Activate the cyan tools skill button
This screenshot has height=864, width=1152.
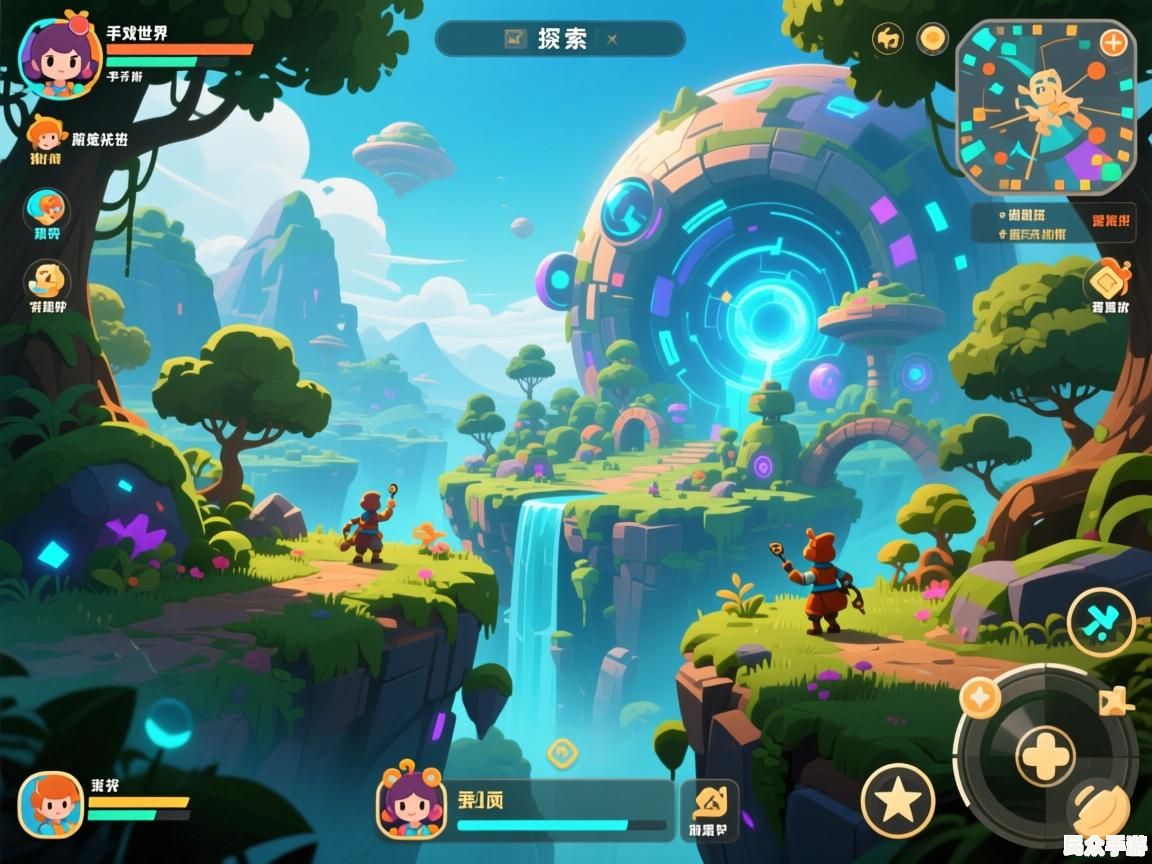(1101, 621)
